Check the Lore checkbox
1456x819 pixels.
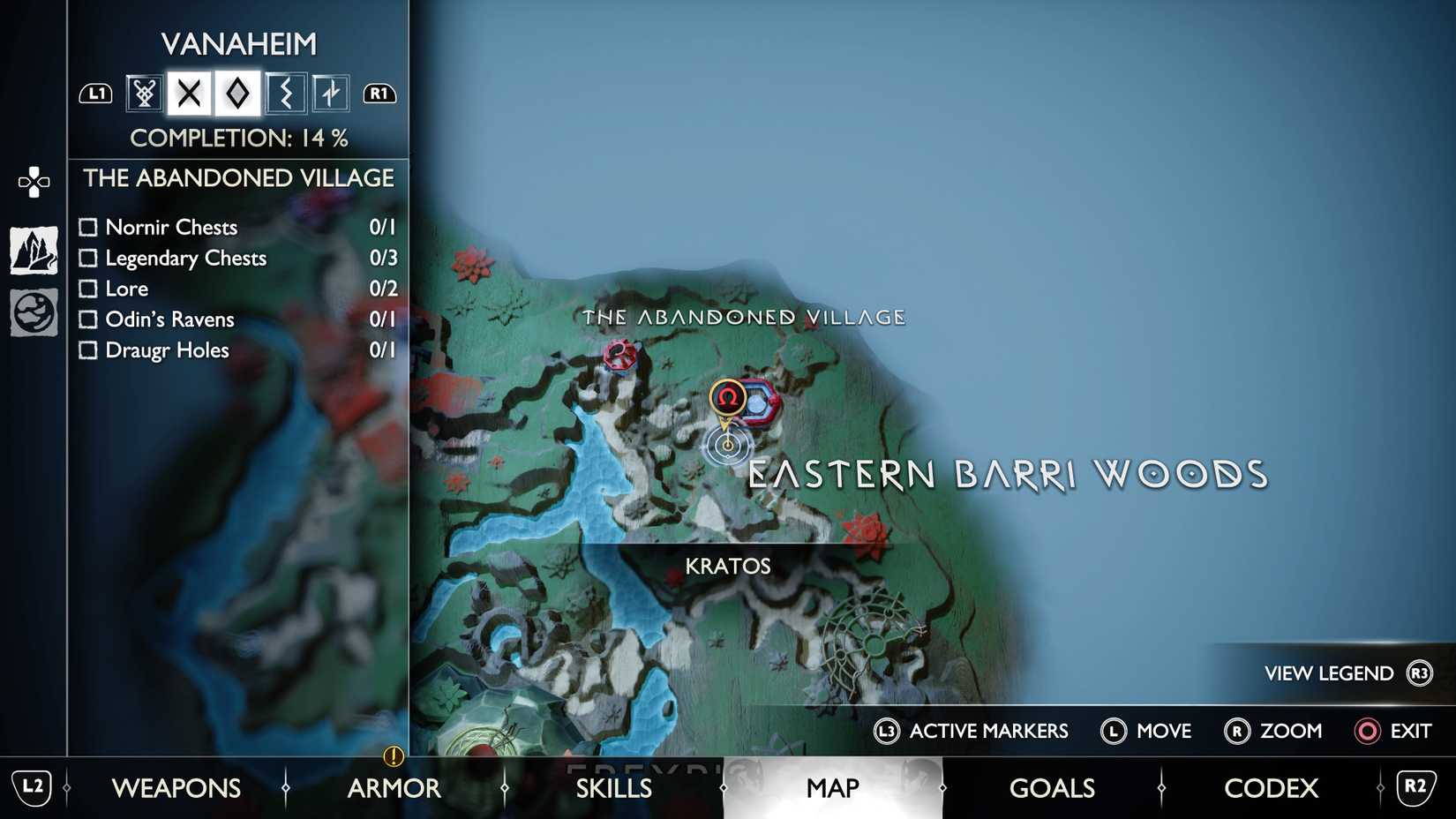point(88,289)
